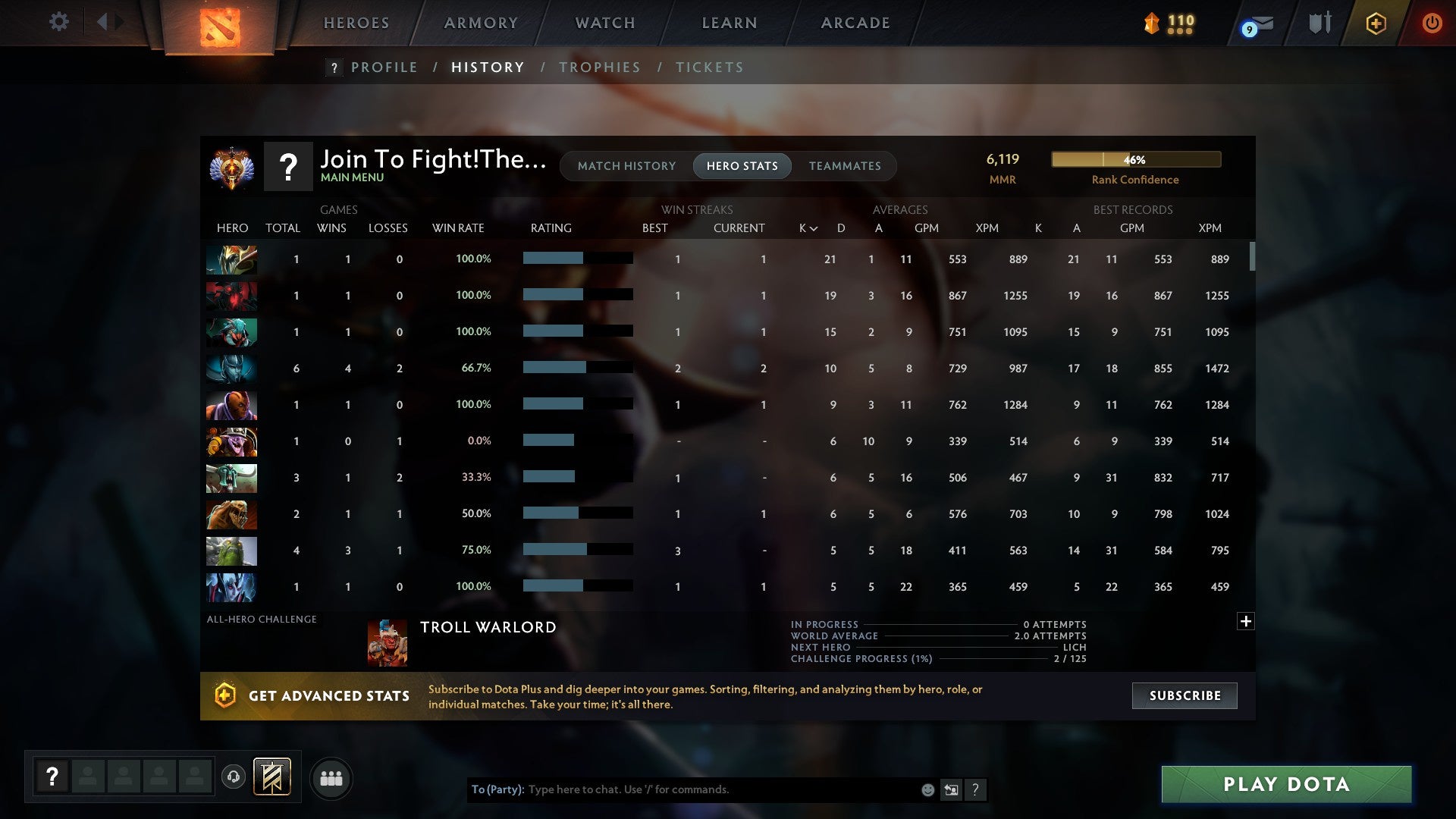The width and height of the screenshot is (1456, 819).
Task: Expand the All-Hero Challenge panel
Action: [1246, 621]
